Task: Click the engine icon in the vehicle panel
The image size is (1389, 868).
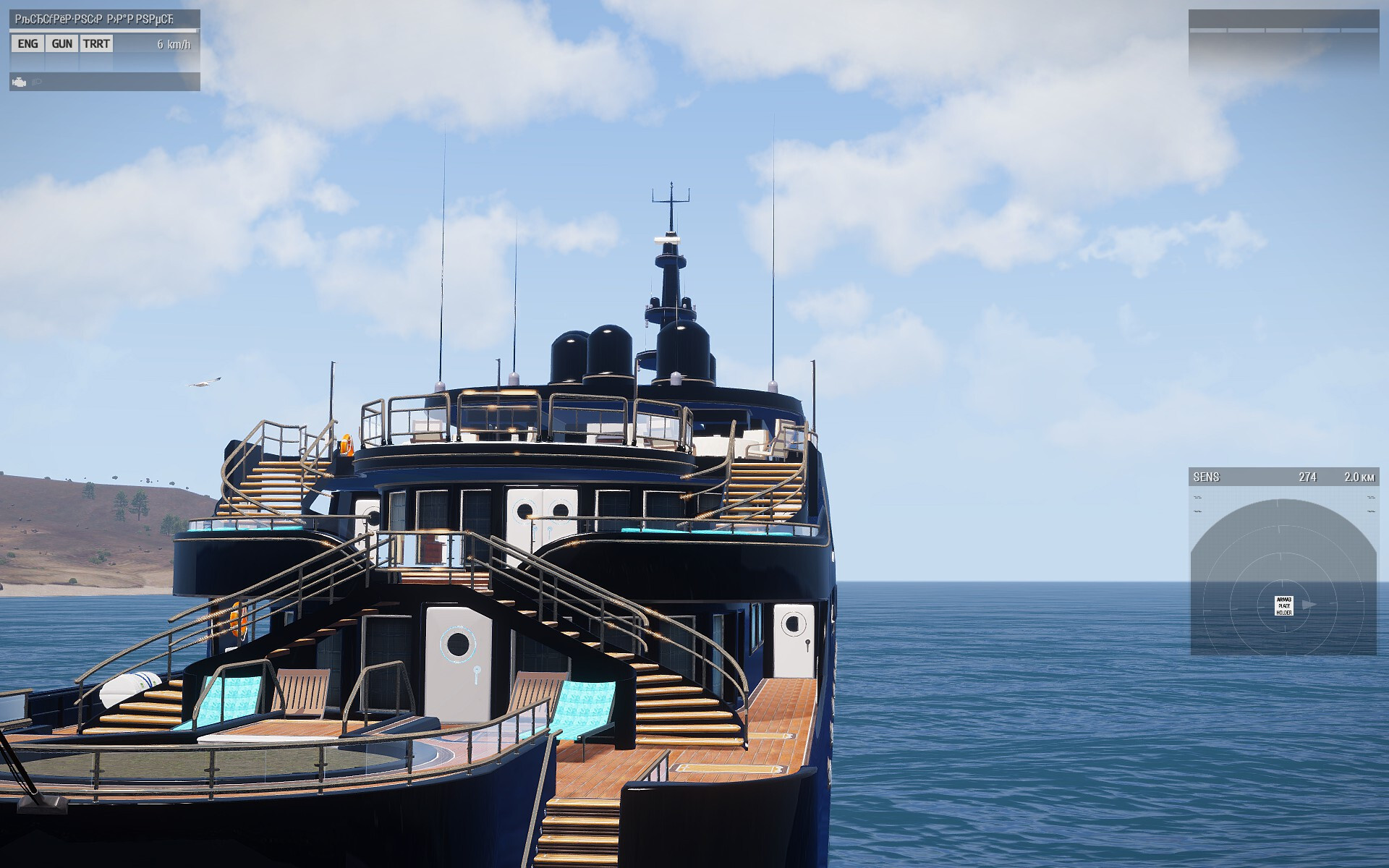Action: tap(20, 82)
